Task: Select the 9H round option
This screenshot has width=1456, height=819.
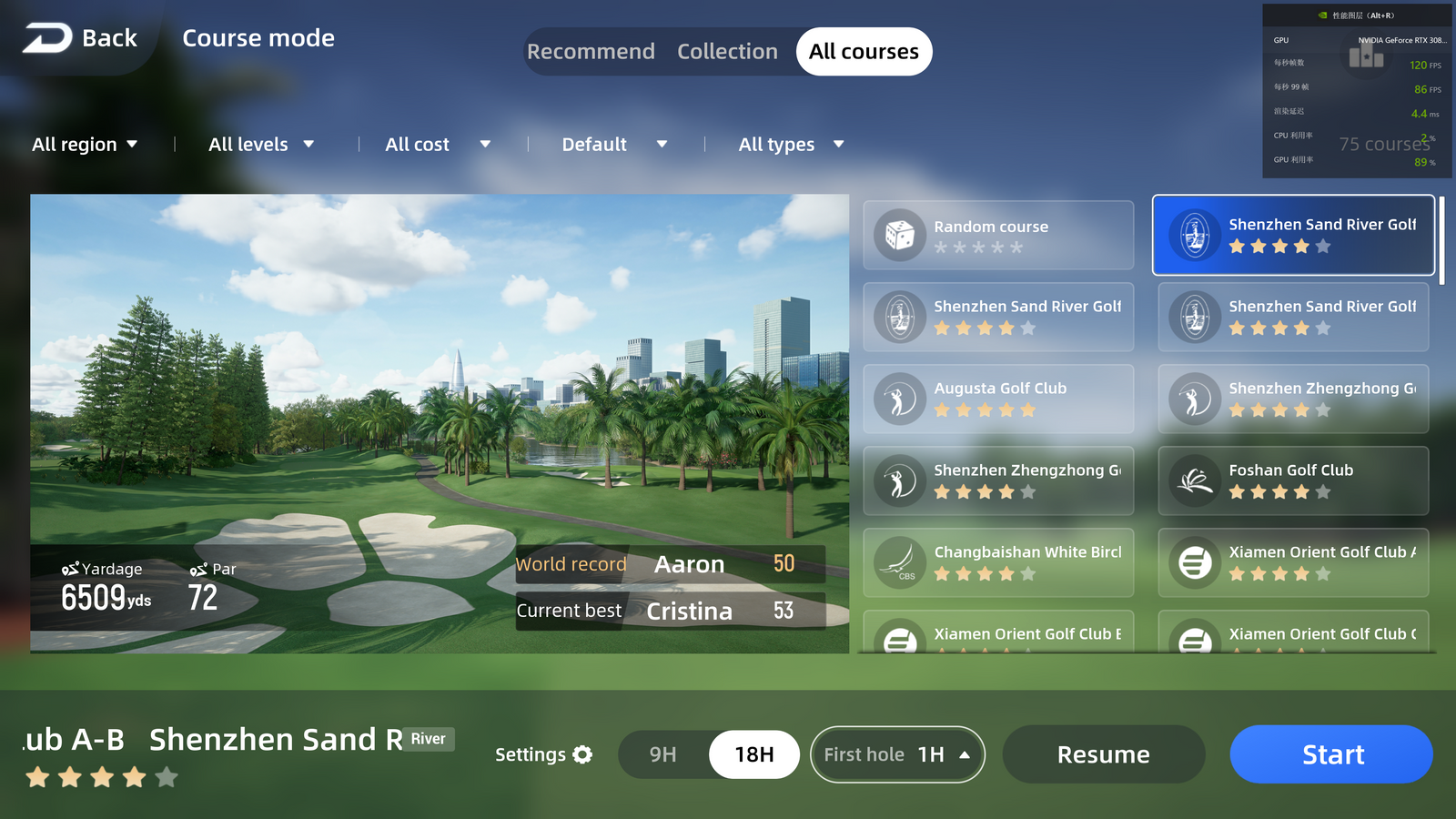Action: (x=664, y=754)
